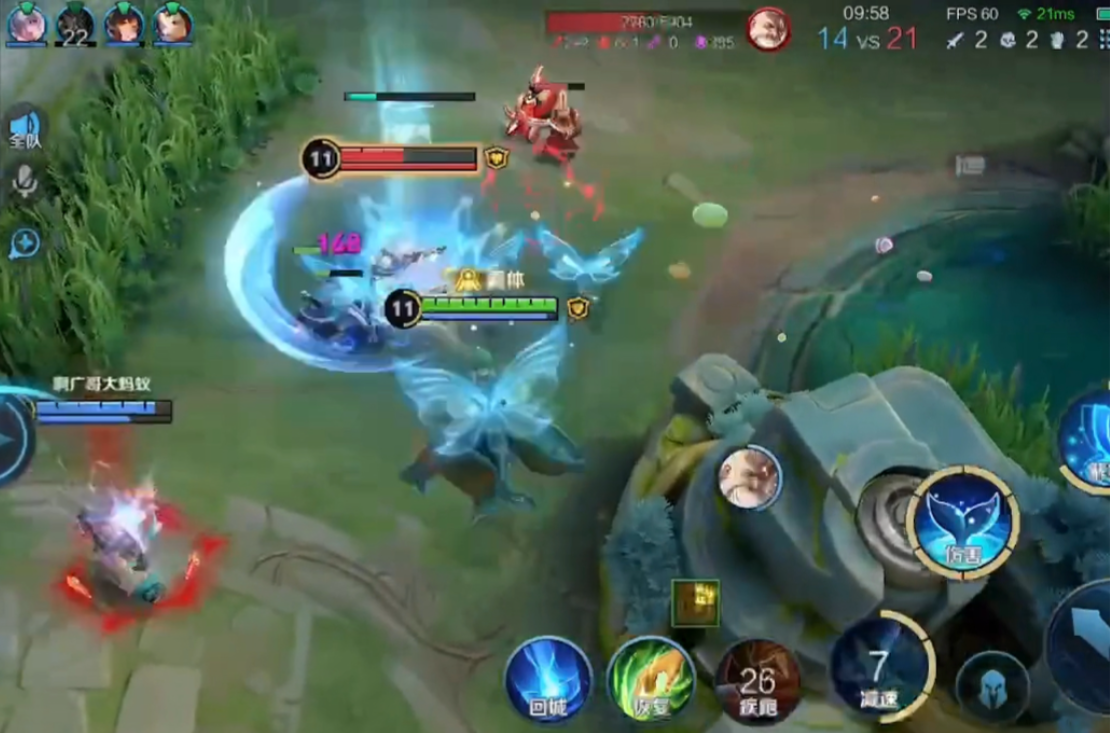Toggle the microphone voice button

24,181
